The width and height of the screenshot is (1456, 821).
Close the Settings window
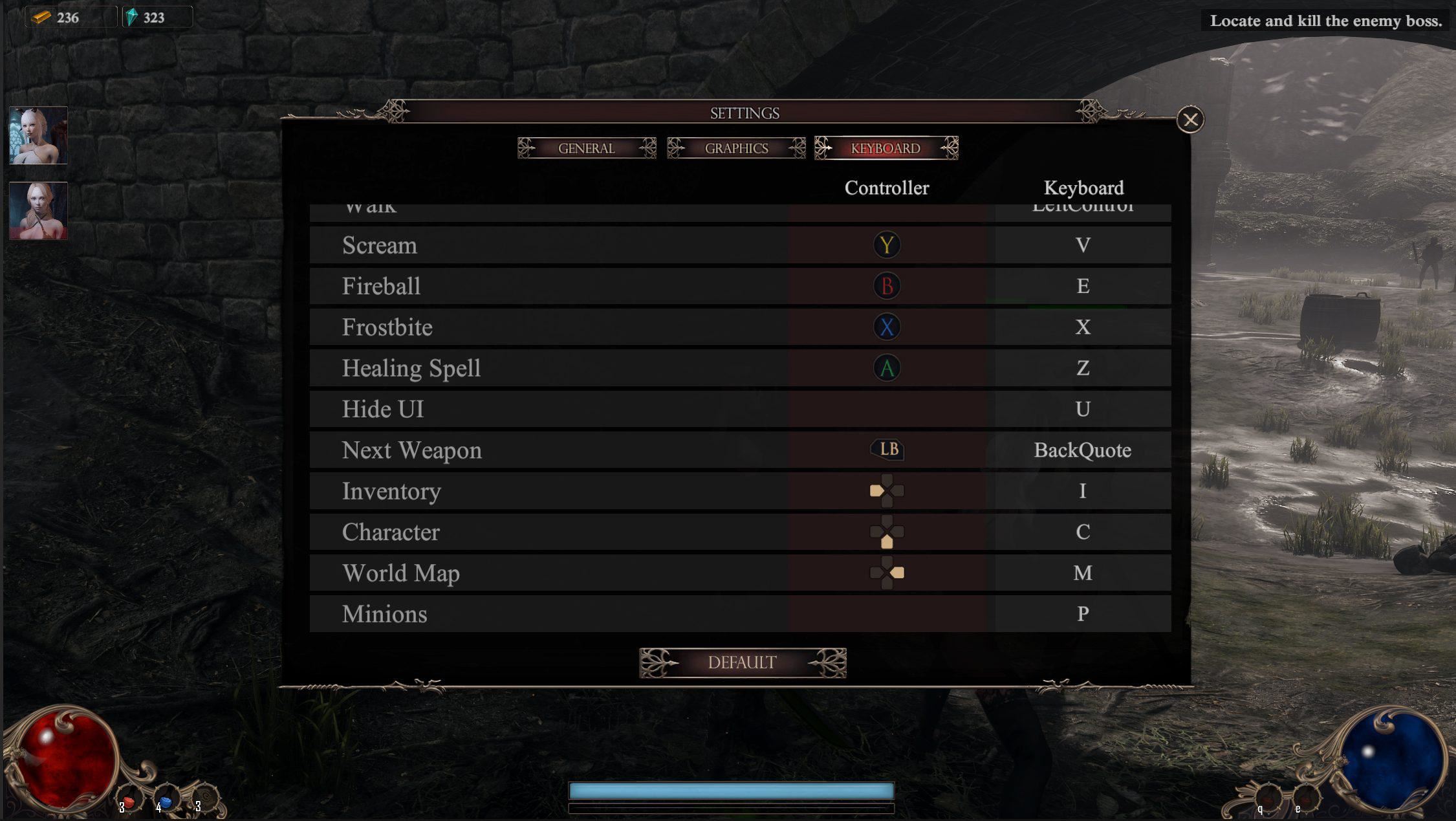point(1190,120)
